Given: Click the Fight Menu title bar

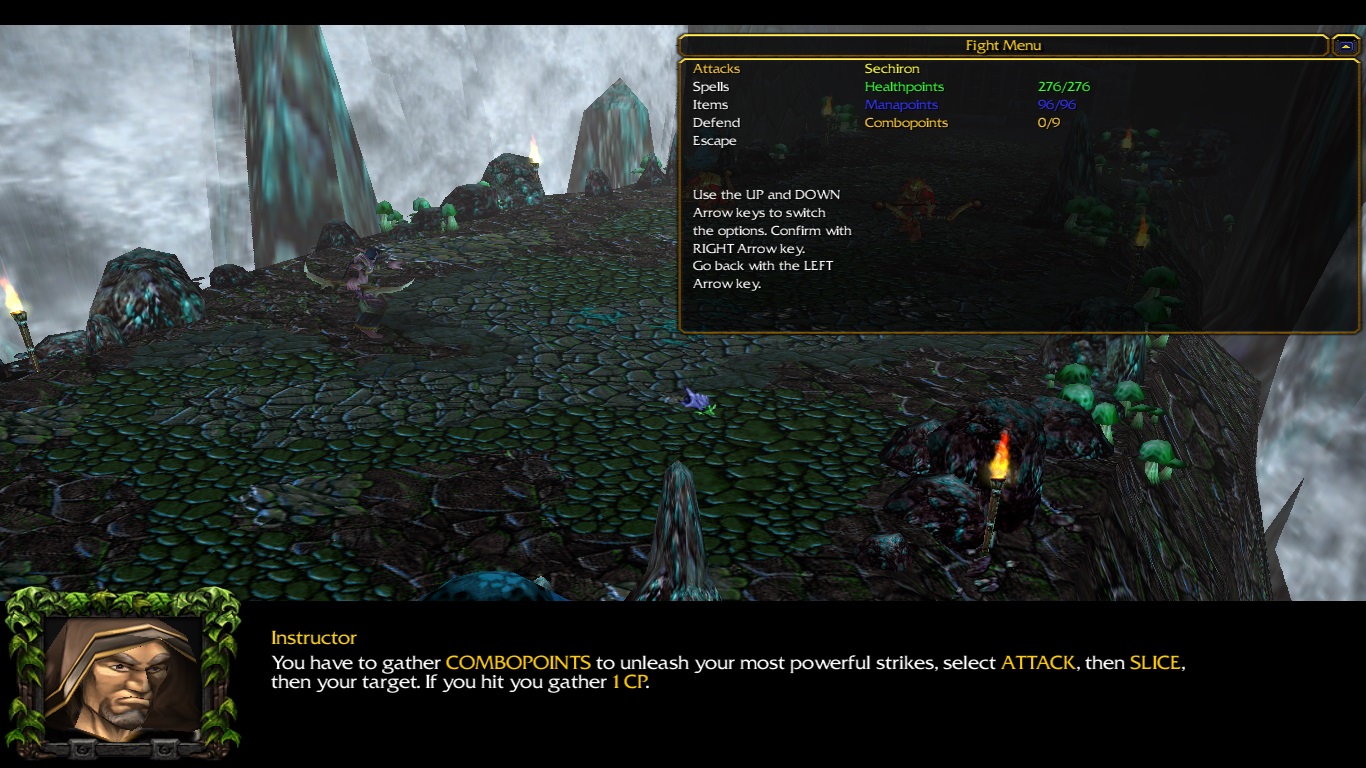Looking at the screenshot, I should [1003, 46].
